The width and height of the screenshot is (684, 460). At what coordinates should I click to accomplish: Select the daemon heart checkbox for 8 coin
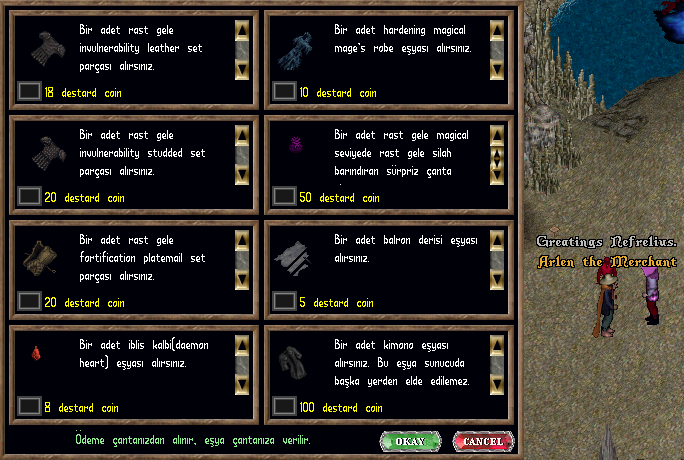[x=30, y=407]
